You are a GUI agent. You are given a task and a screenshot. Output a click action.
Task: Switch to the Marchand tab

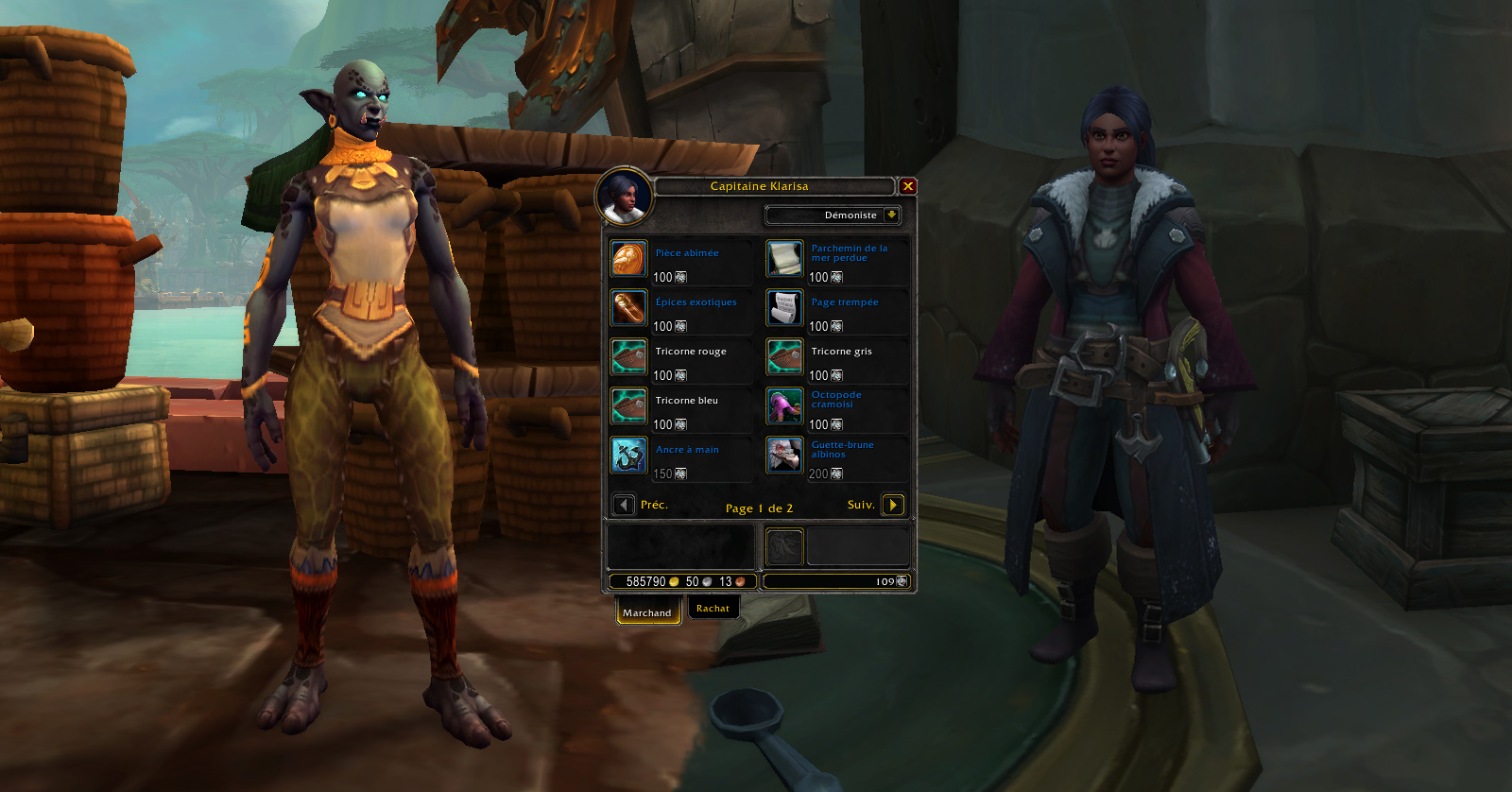coord(647,611)
